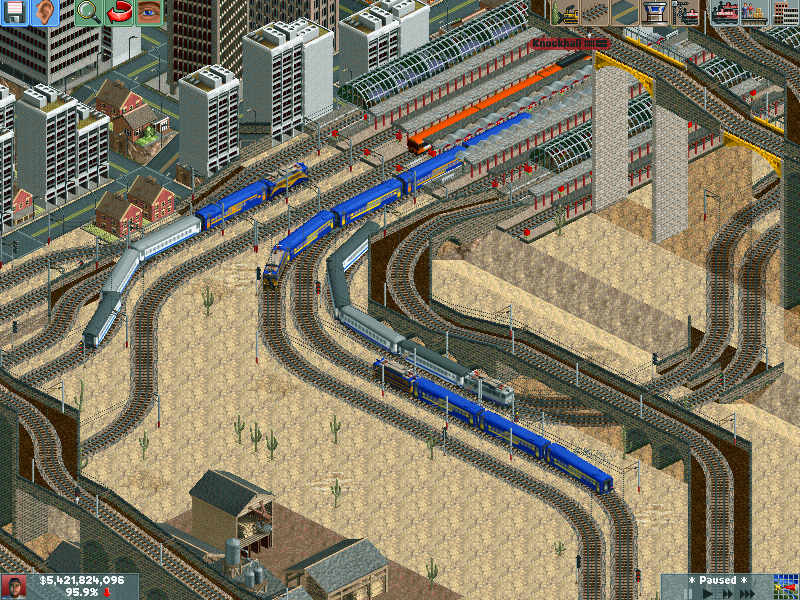Click the red rotate-view arrow

[x=118, y=13]
